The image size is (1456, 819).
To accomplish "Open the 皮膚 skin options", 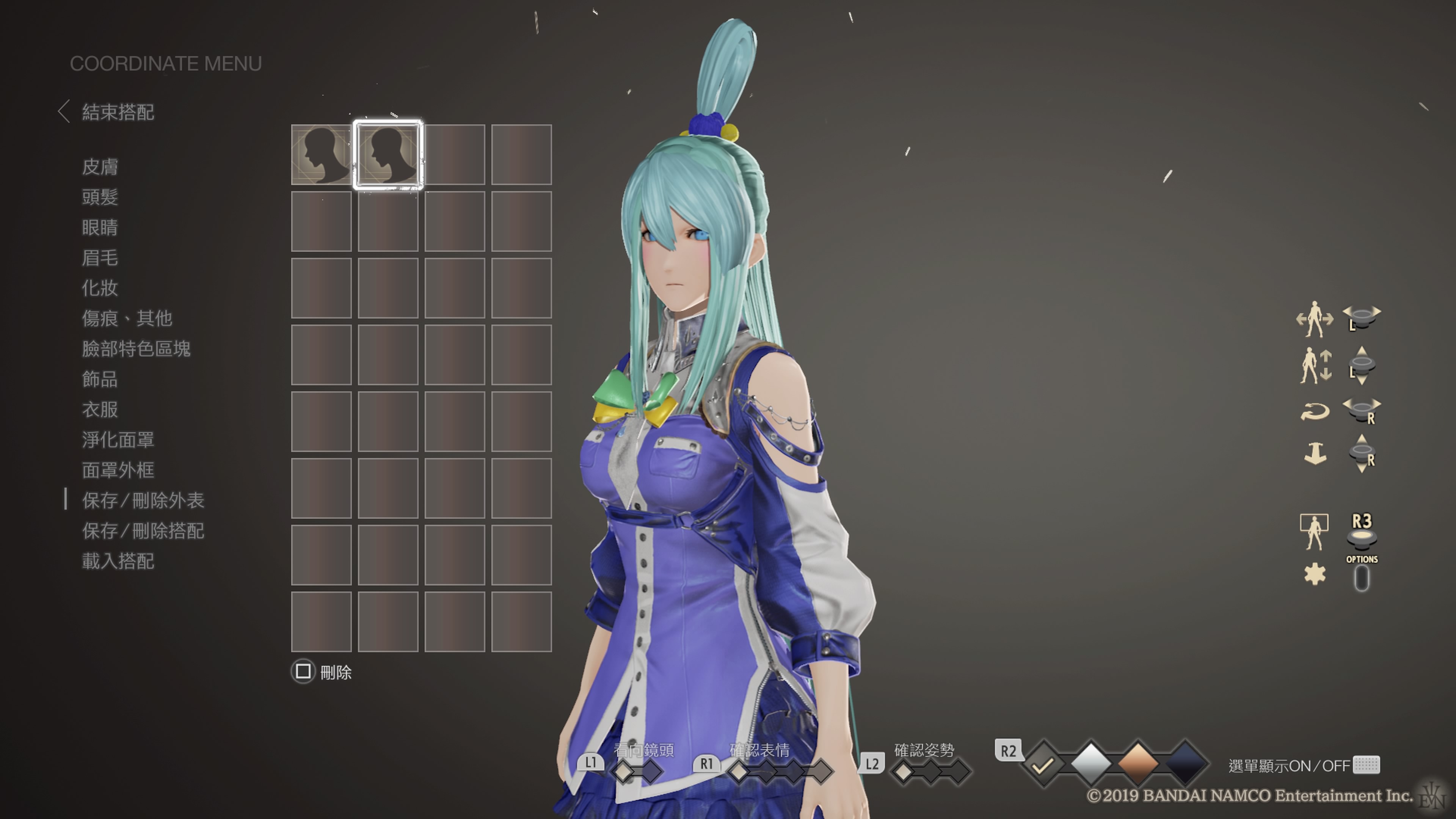I will coord(100,167).
